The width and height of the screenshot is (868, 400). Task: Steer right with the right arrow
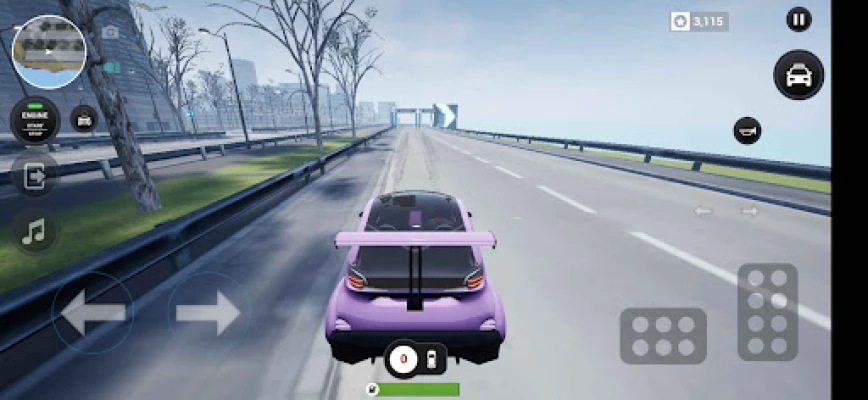(207, 313)
